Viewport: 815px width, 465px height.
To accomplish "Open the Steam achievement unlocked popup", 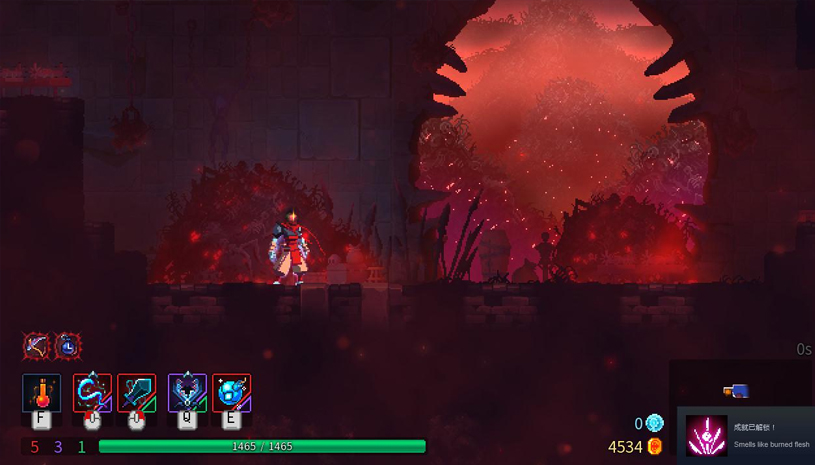I will tap(770, 436).
